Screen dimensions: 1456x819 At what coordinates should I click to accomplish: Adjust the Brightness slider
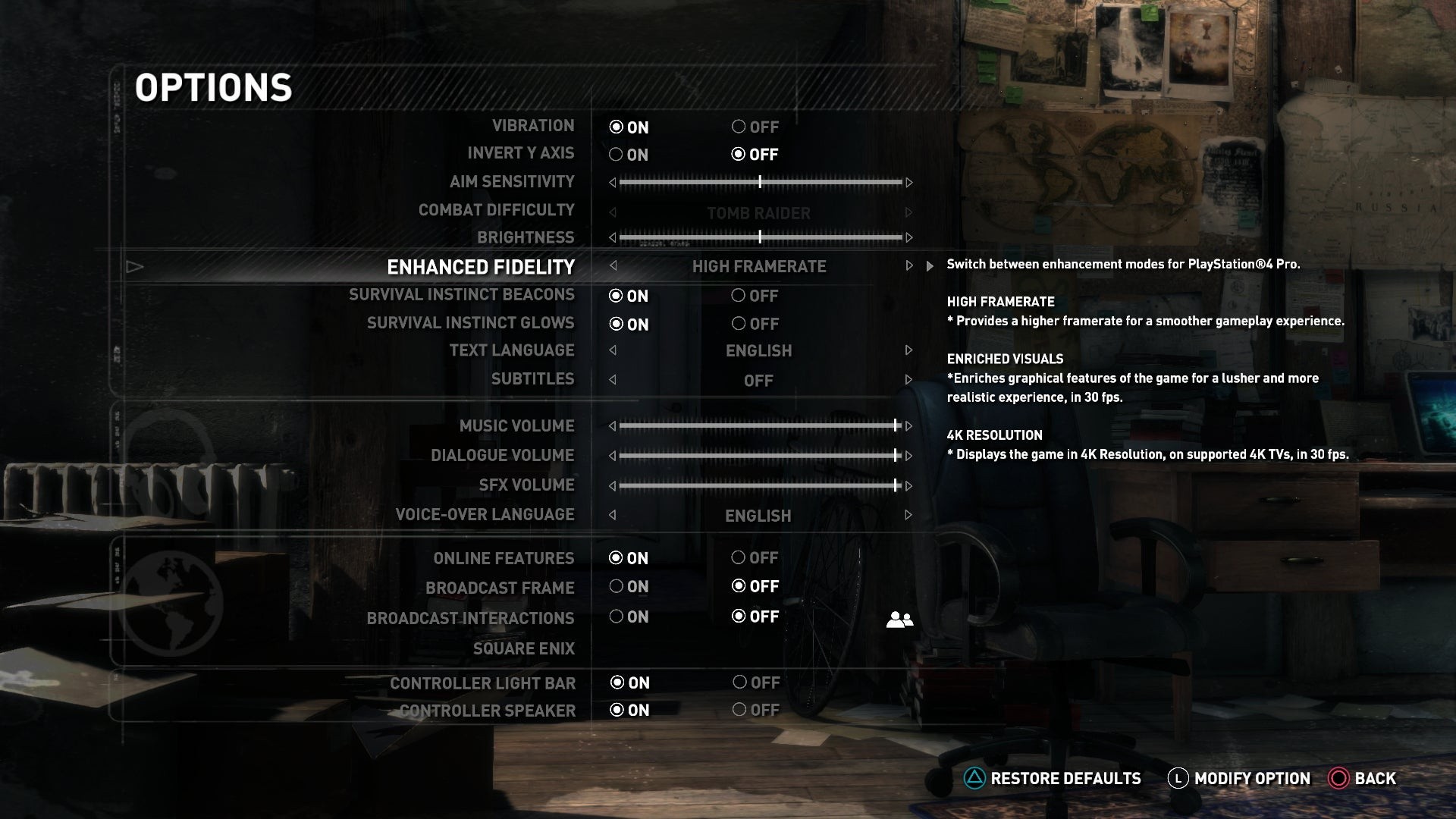tap(760, 238)
